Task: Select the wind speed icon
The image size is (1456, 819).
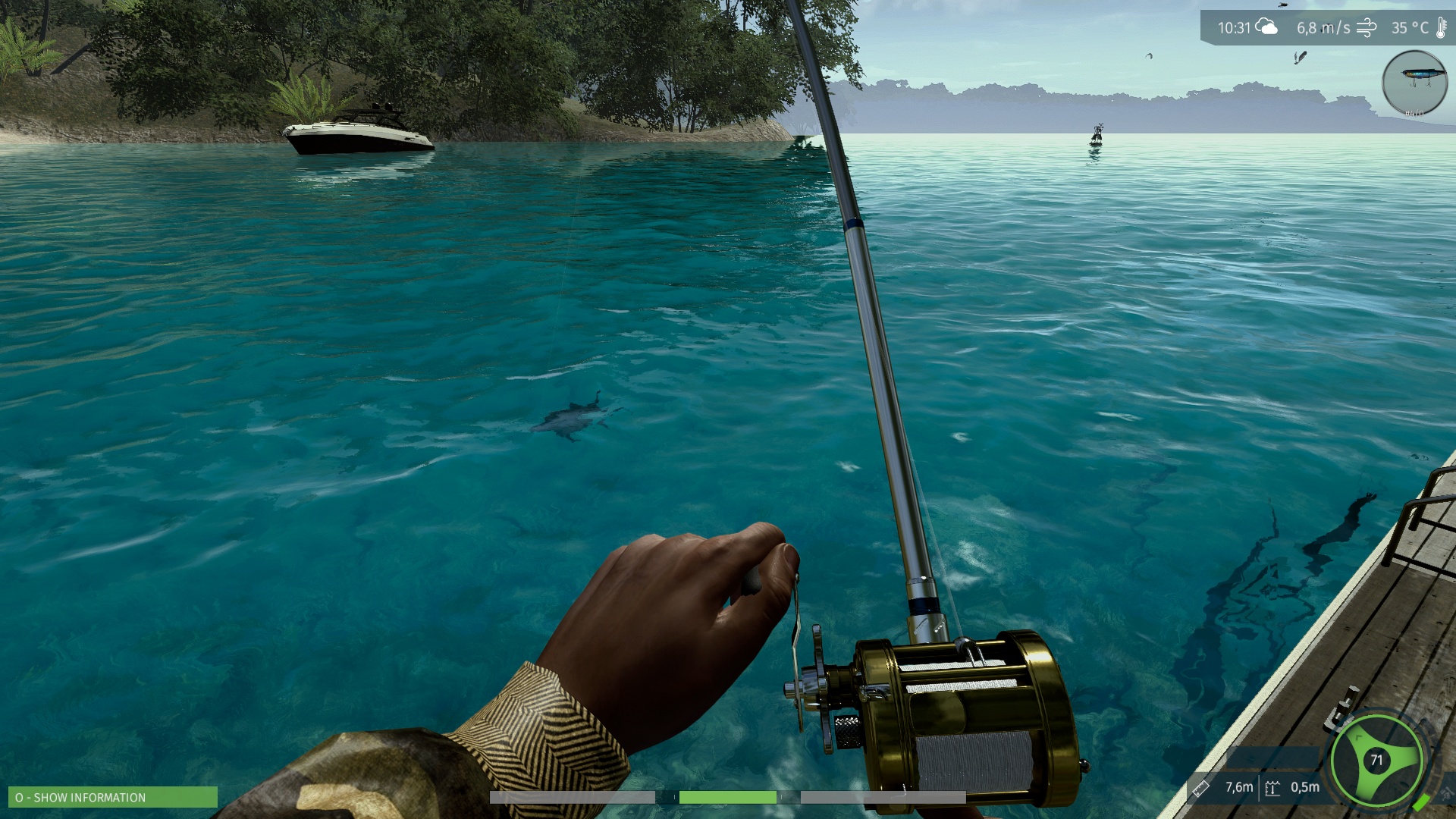Action: point(1365,30)
